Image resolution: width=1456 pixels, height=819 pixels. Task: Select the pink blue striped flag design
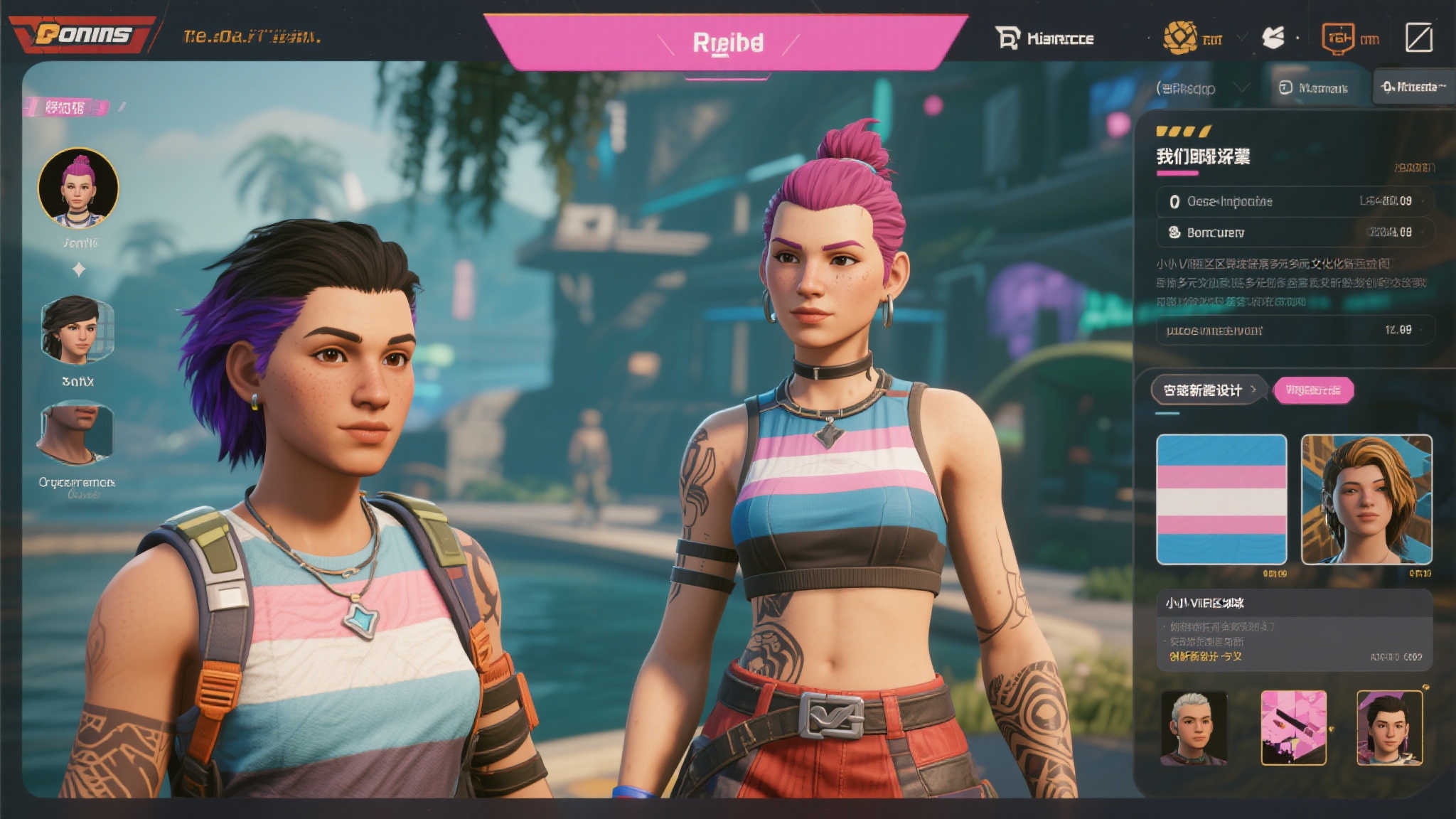point(1221,499)
